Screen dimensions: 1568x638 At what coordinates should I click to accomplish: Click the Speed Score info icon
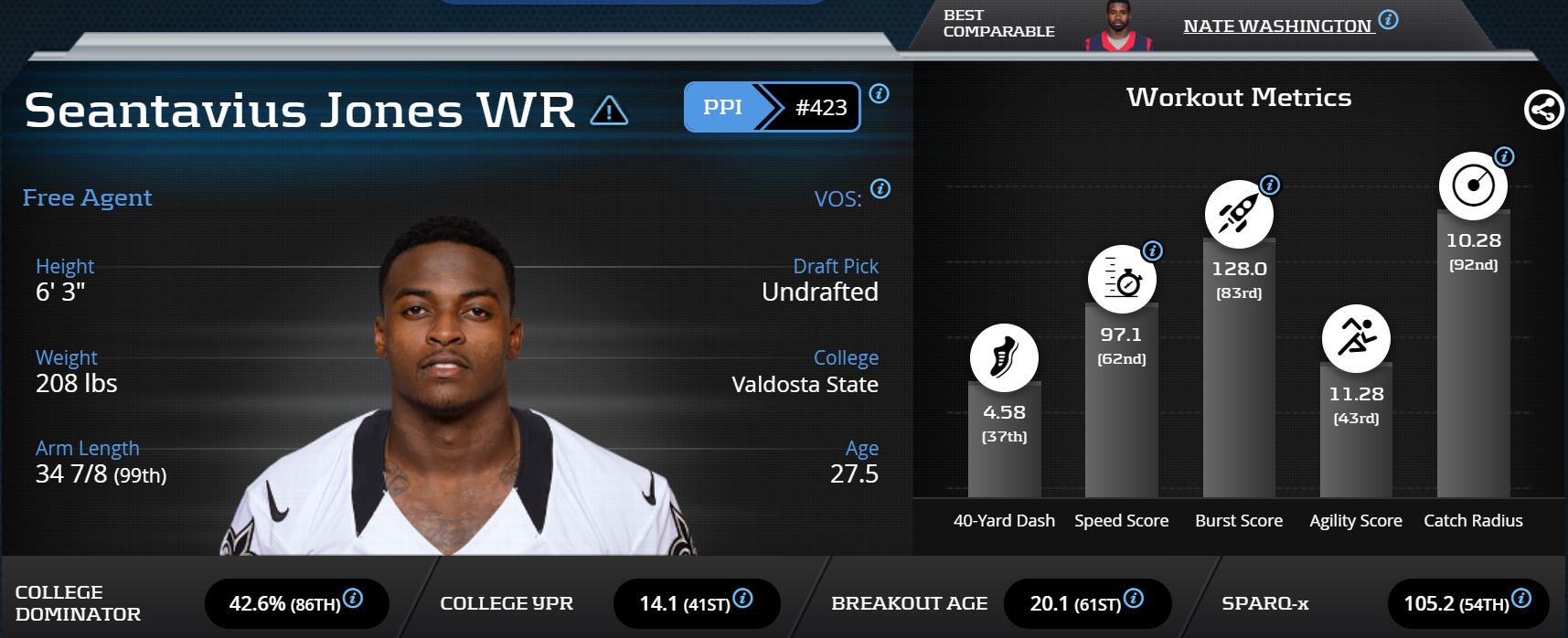[1153, 250]
